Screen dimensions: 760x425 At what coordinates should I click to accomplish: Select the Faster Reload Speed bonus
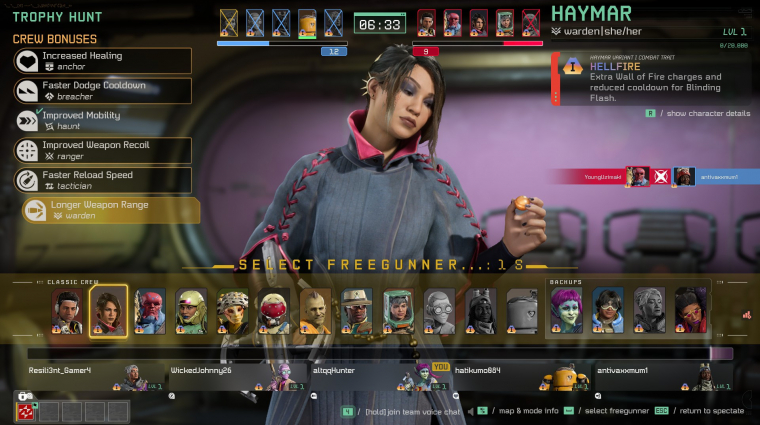(x=102, y=180)
